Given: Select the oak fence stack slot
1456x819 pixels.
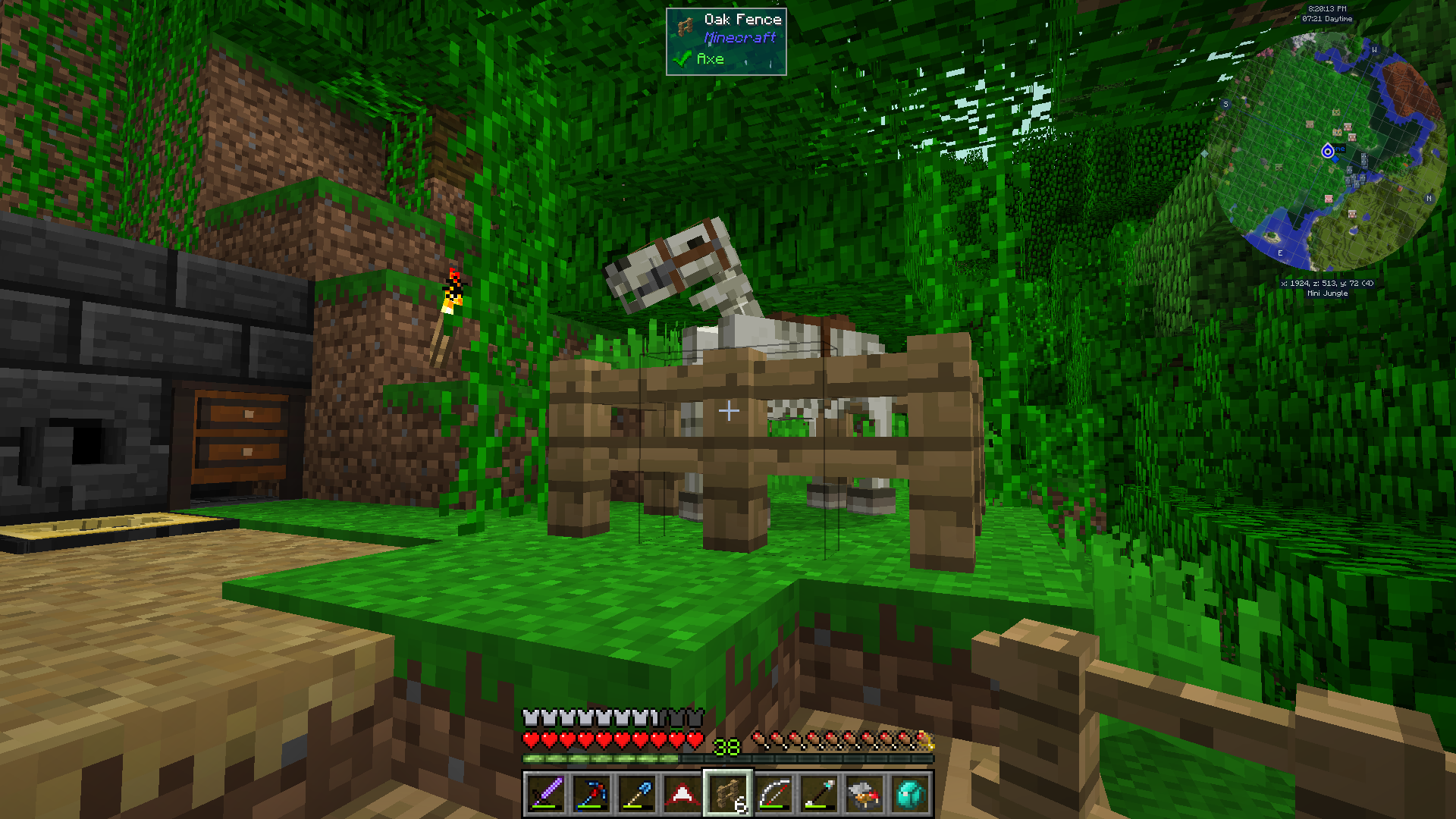Looking at the screenshot, I should pos(728,794).
